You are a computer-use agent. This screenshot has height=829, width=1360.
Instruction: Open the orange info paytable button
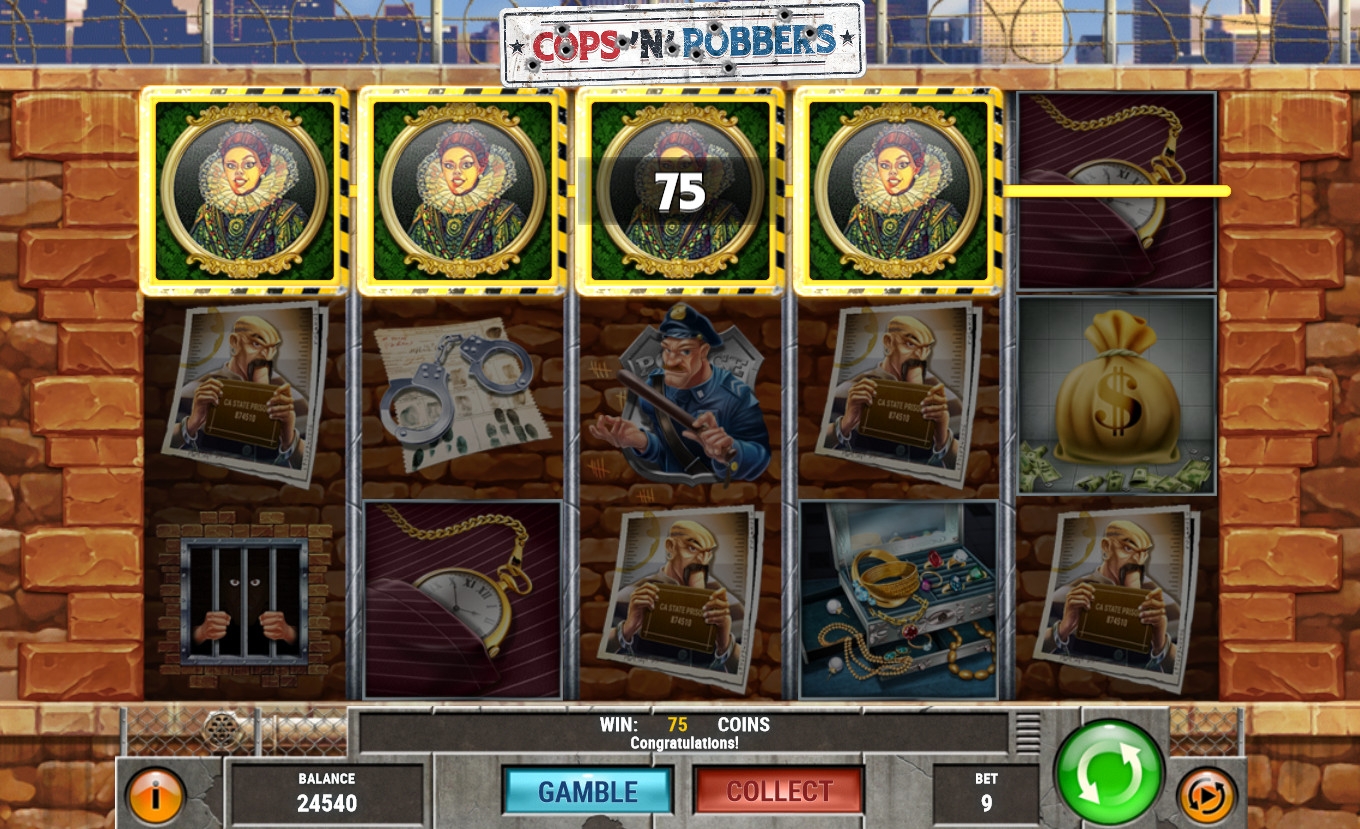tap(156, 796)
